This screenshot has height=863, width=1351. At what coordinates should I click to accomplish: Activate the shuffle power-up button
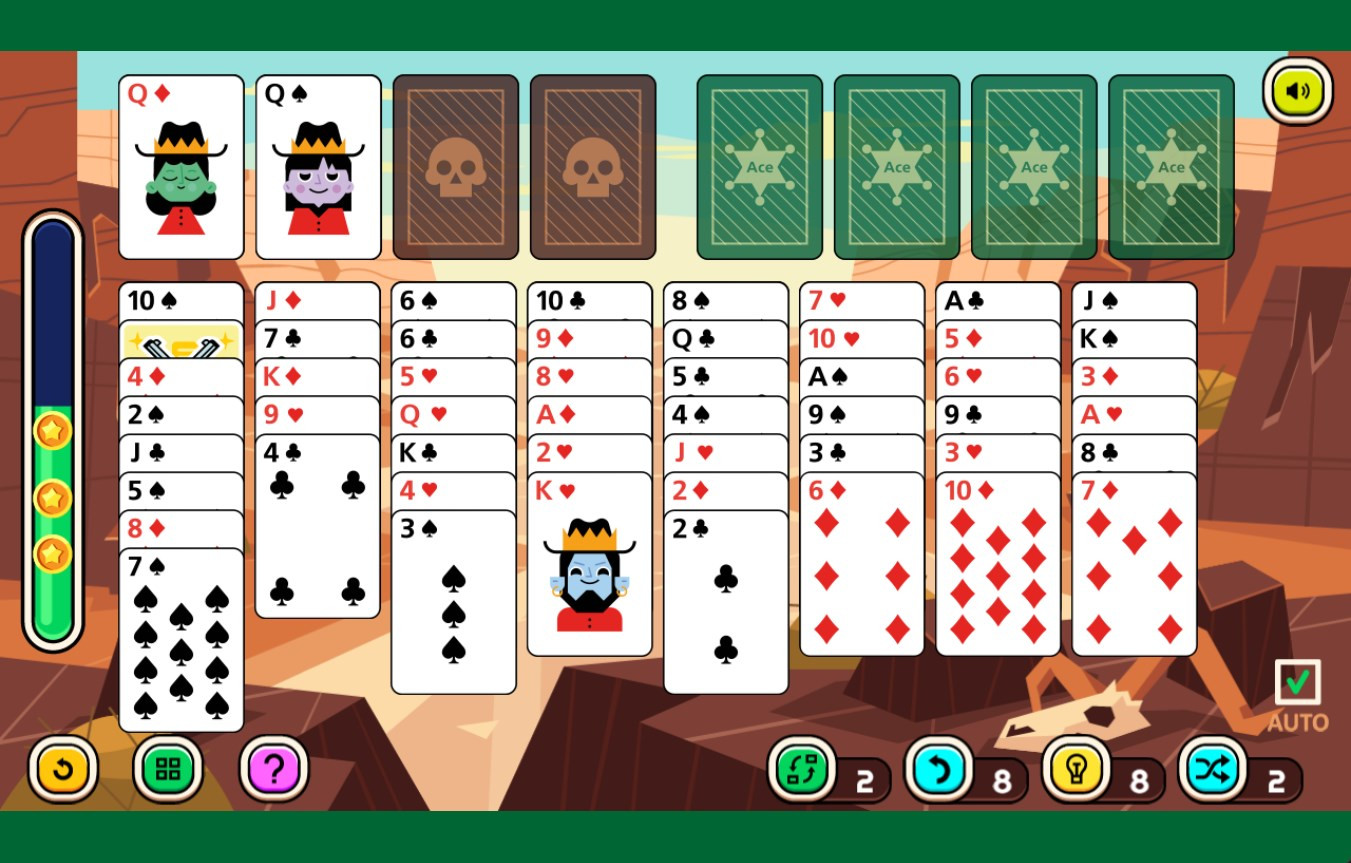(x=1213, y=771)
